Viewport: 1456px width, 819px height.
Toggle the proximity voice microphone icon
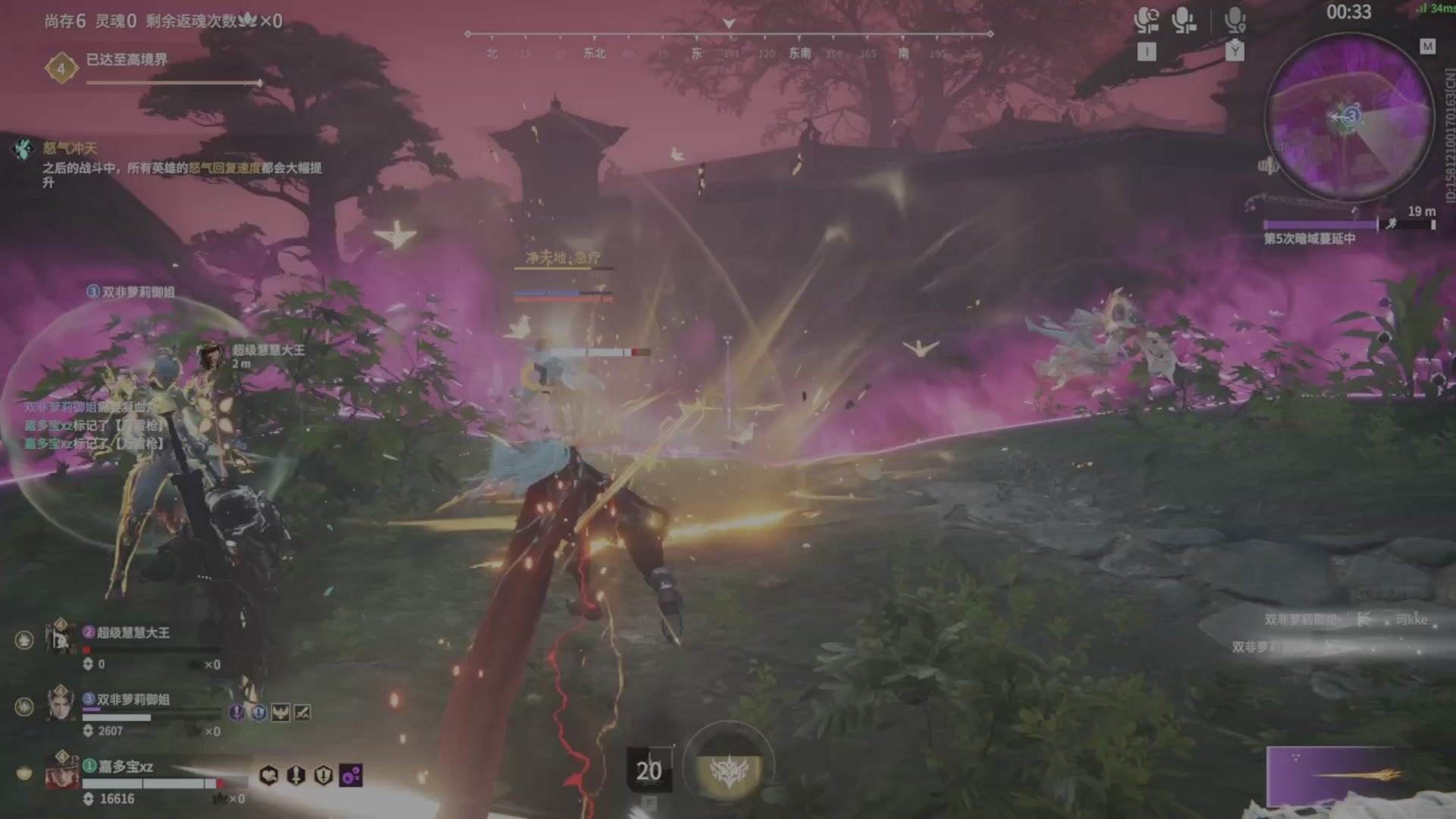pos(1235,20)
